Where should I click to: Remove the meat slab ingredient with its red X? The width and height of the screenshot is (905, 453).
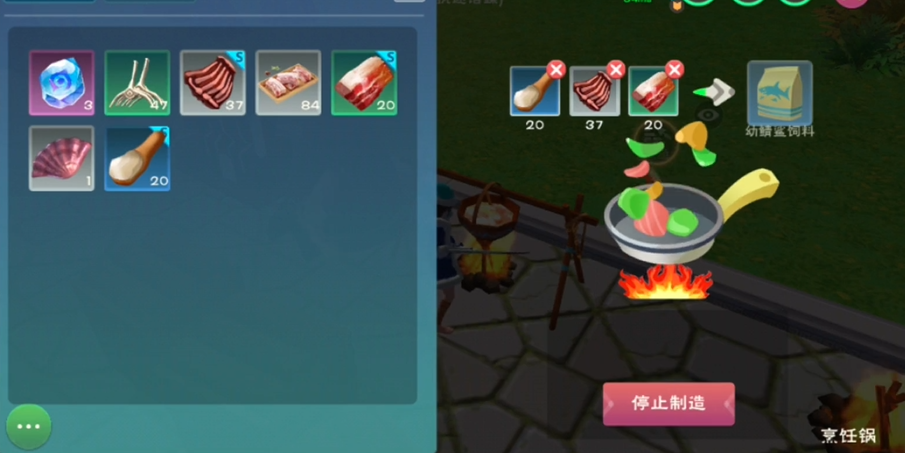point(675,70)
